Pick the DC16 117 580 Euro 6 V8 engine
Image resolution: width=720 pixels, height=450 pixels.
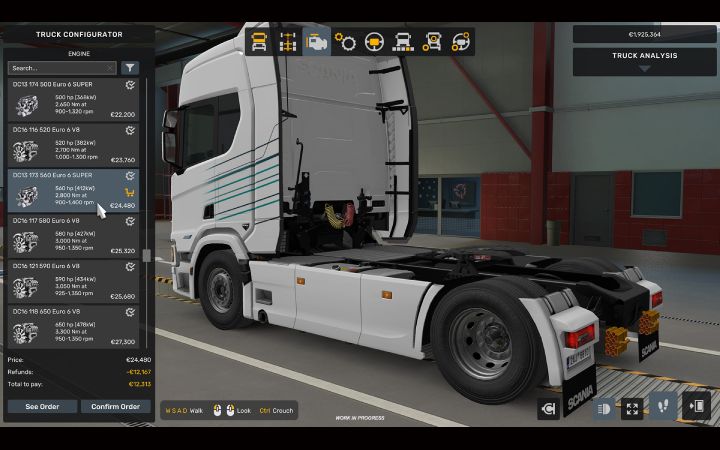pyautogui.click(x=75, y=237)
